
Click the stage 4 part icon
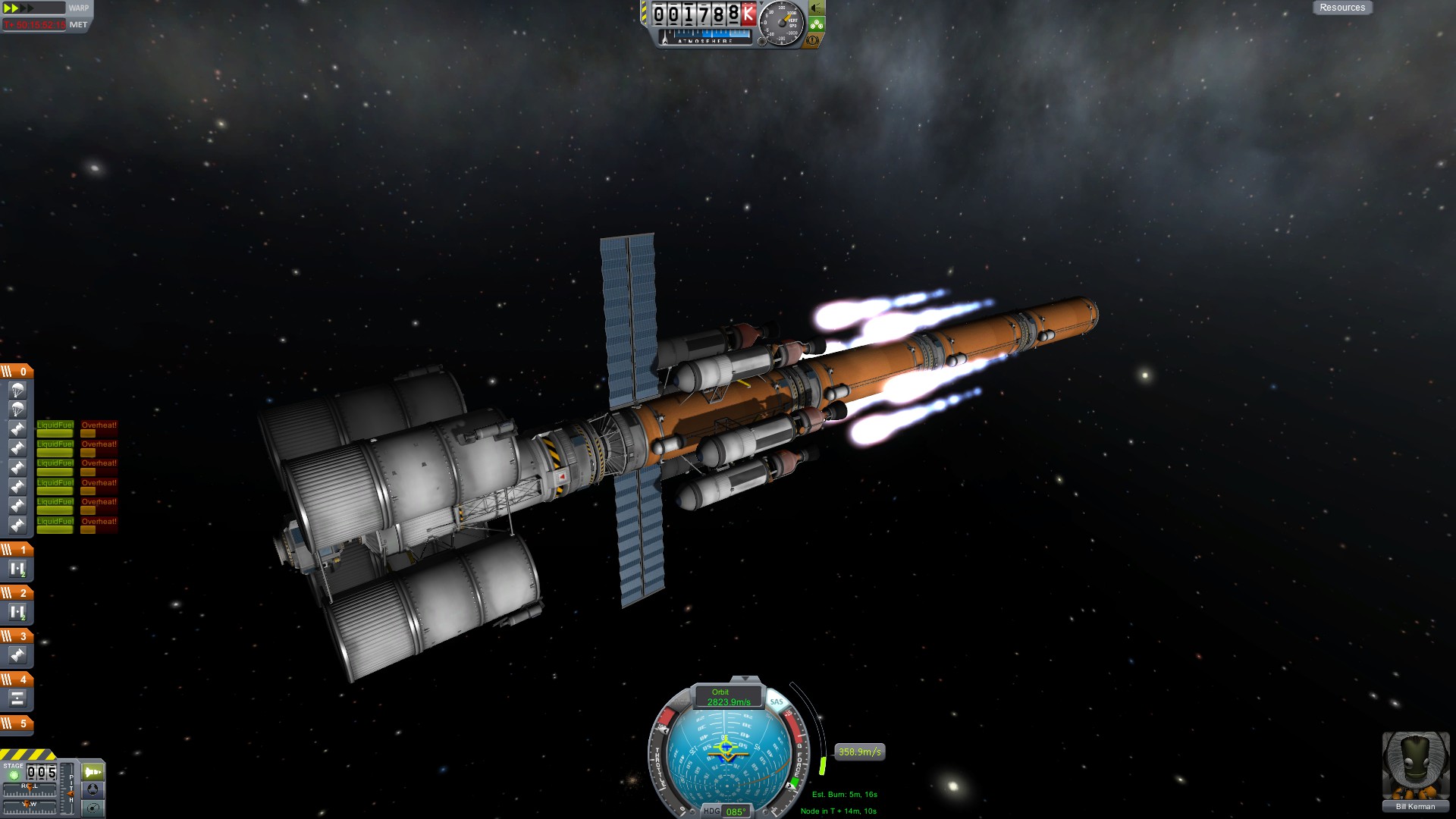pos(17,698)
